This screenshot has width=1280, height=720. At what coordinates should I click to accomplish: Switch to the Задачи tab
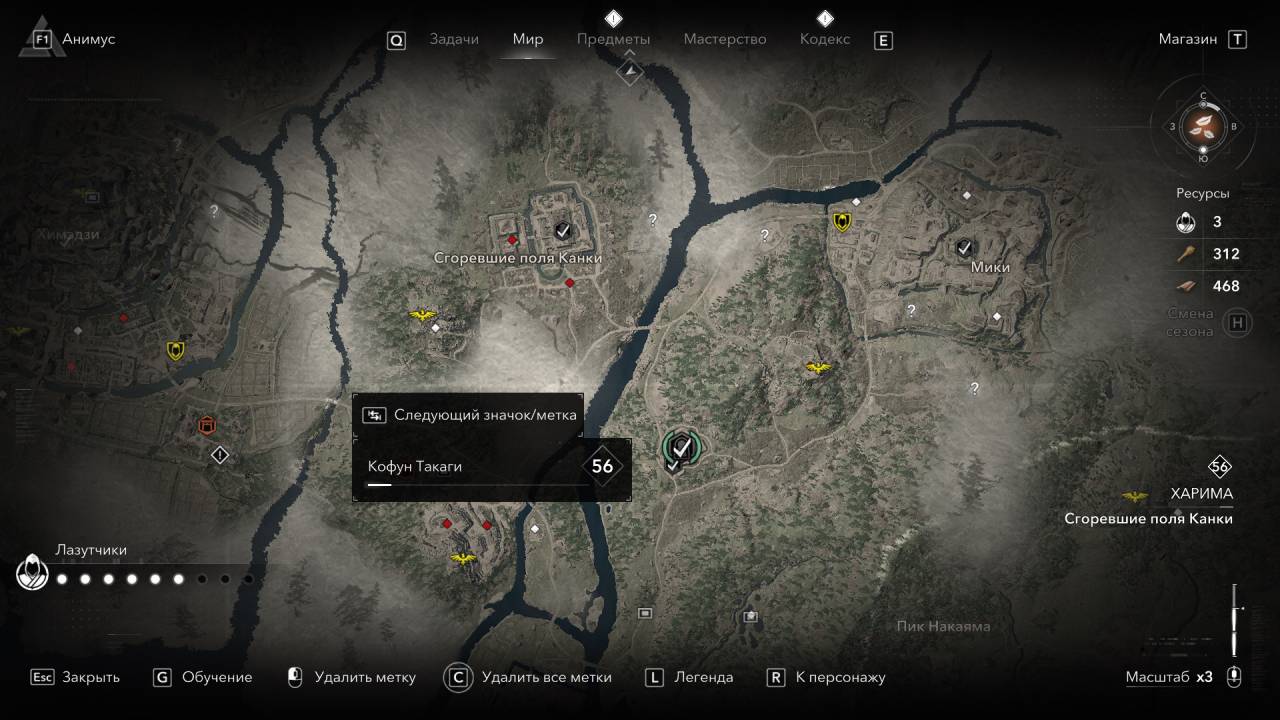coord(454,39)
